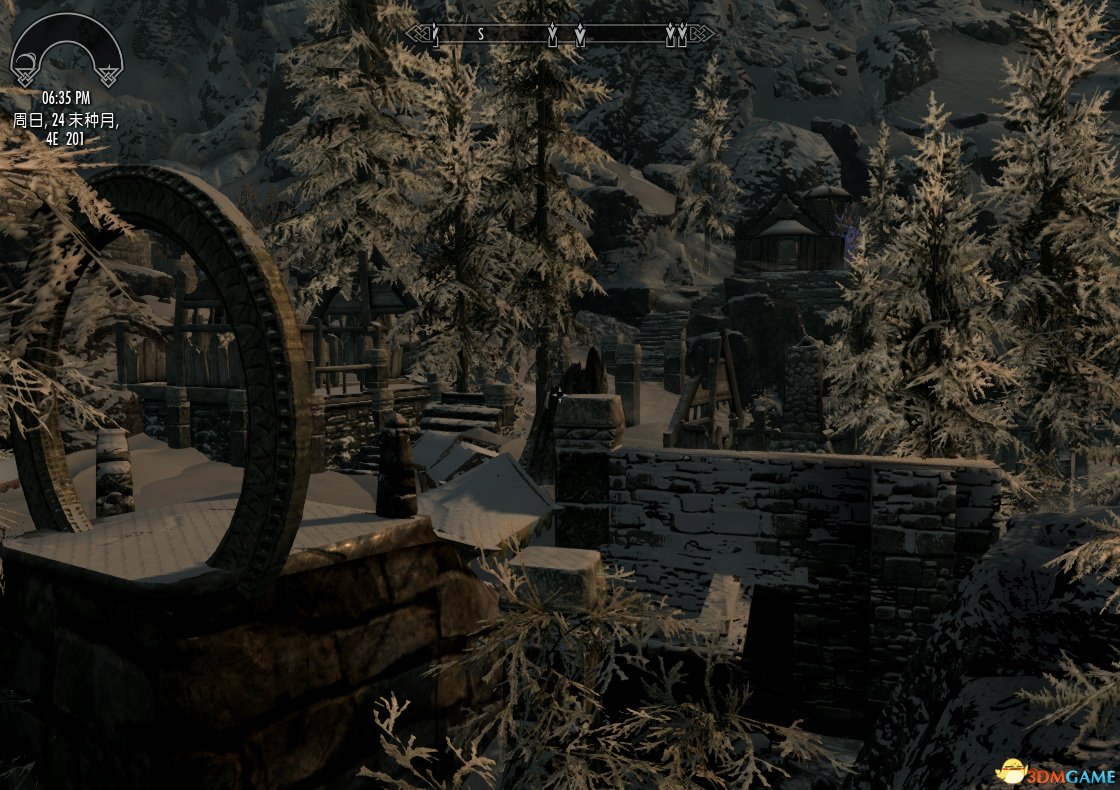Click the compass bar at the top
Image resolution: width=1120 pixels, height=790 pixels.
pos(560,35)
